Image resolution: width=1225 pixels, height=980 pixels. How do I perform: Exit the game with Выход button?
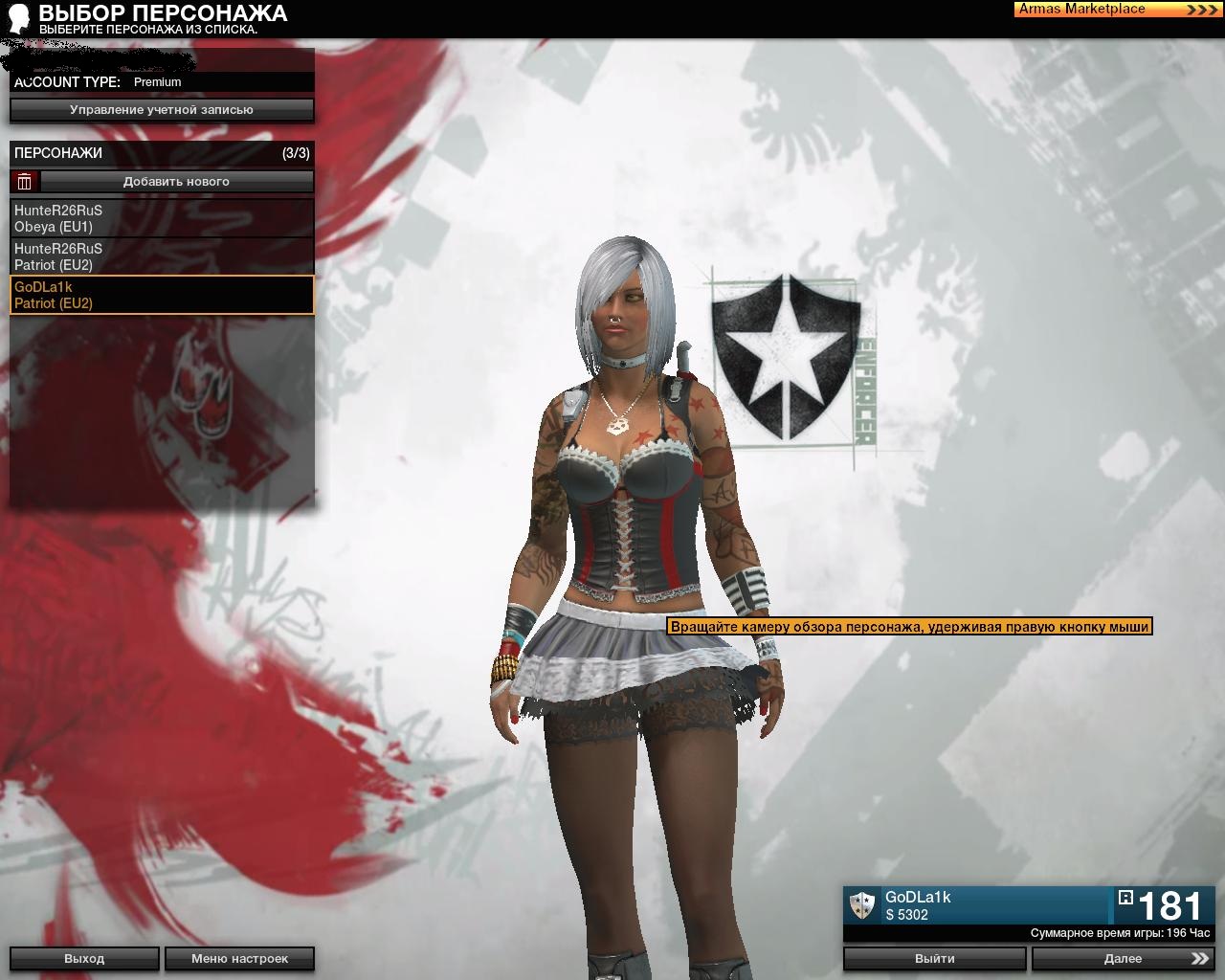[x=84, y=958]
